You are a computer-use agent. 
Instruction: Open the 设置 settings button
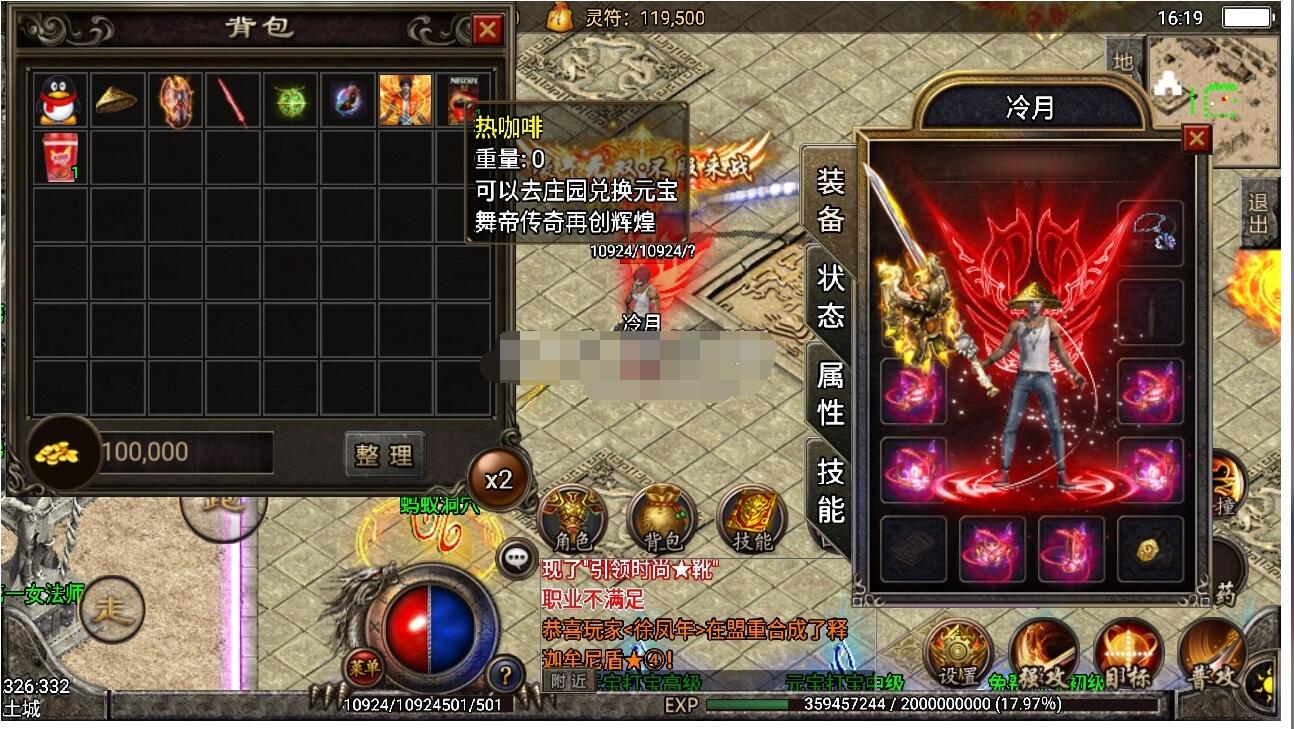958,655
